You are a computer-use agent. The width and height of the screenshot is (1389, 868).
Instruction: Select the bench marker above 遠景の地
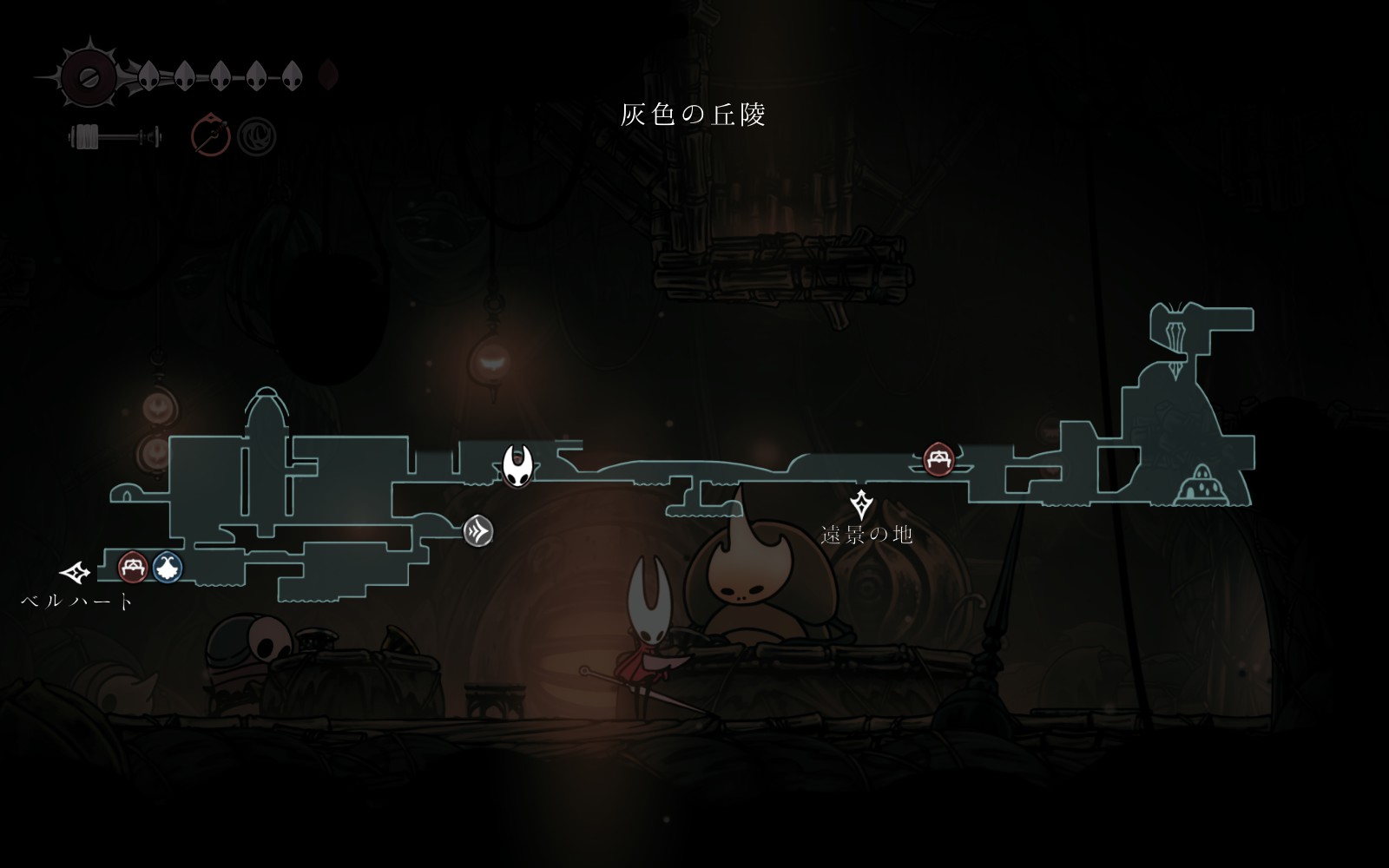coord(938,459)
